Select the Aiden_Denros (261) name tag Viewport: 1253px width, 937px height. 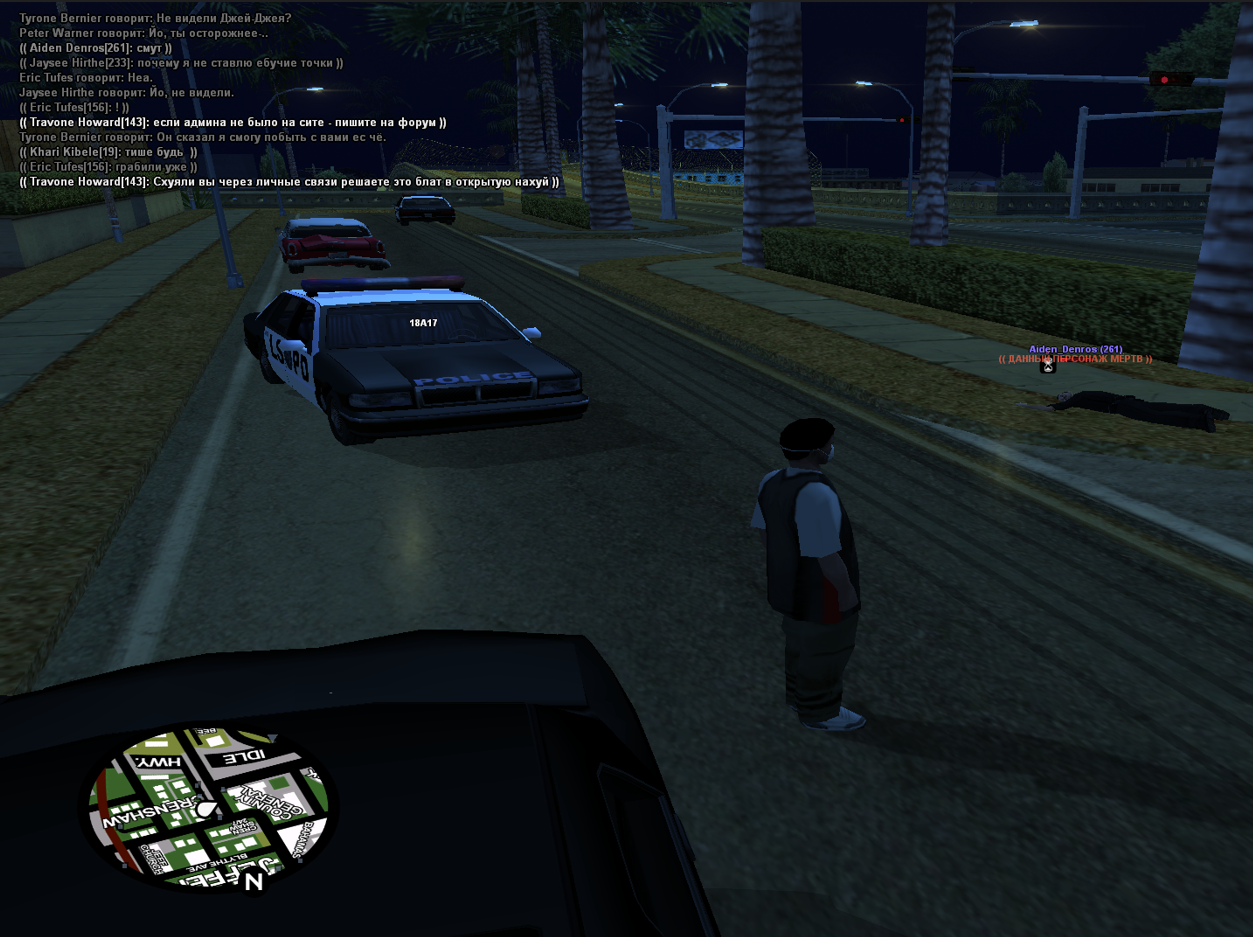click(x=1075, y=349)
